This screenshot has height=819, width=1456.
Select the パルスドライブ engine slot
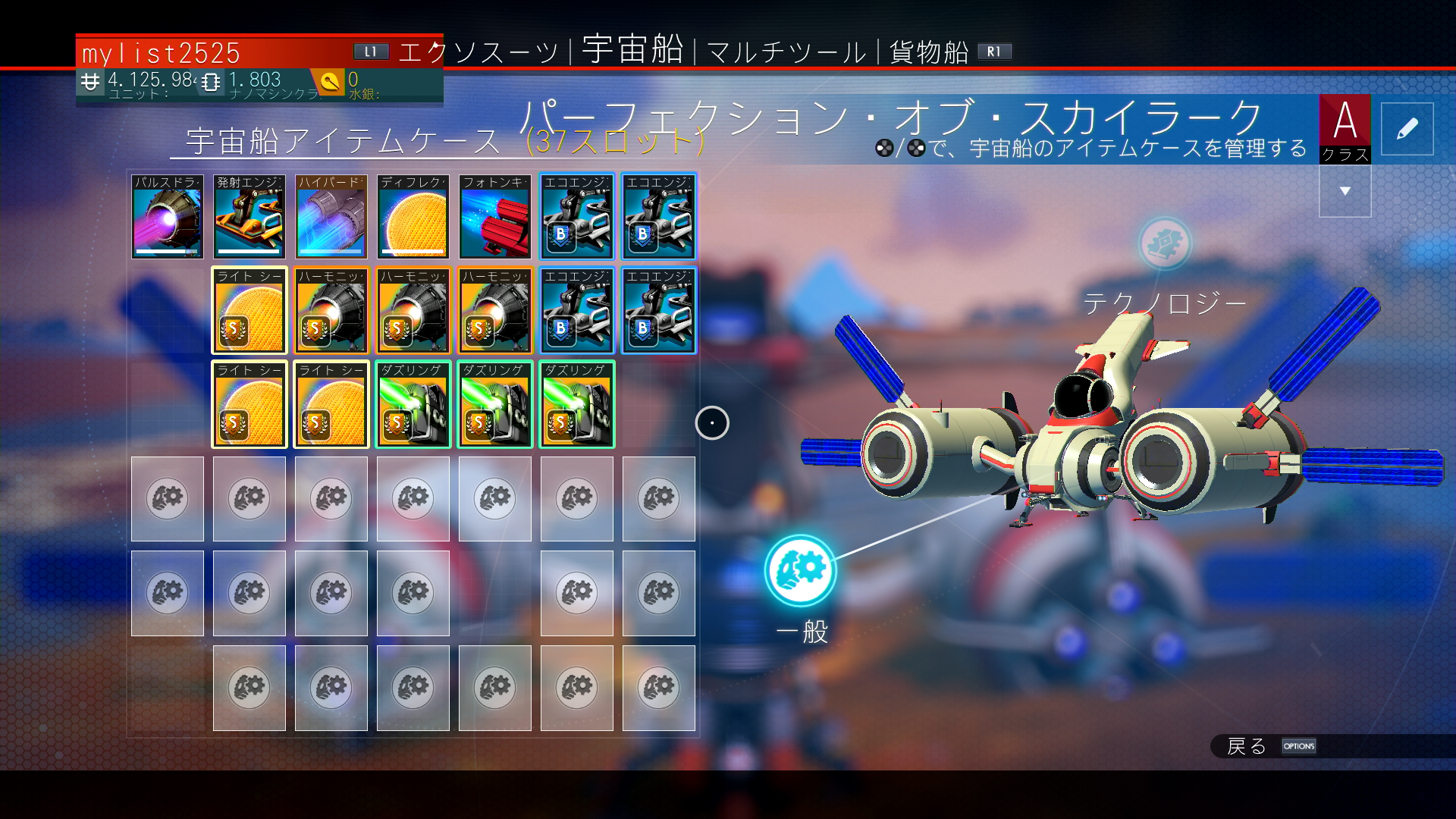pos(168,217)
